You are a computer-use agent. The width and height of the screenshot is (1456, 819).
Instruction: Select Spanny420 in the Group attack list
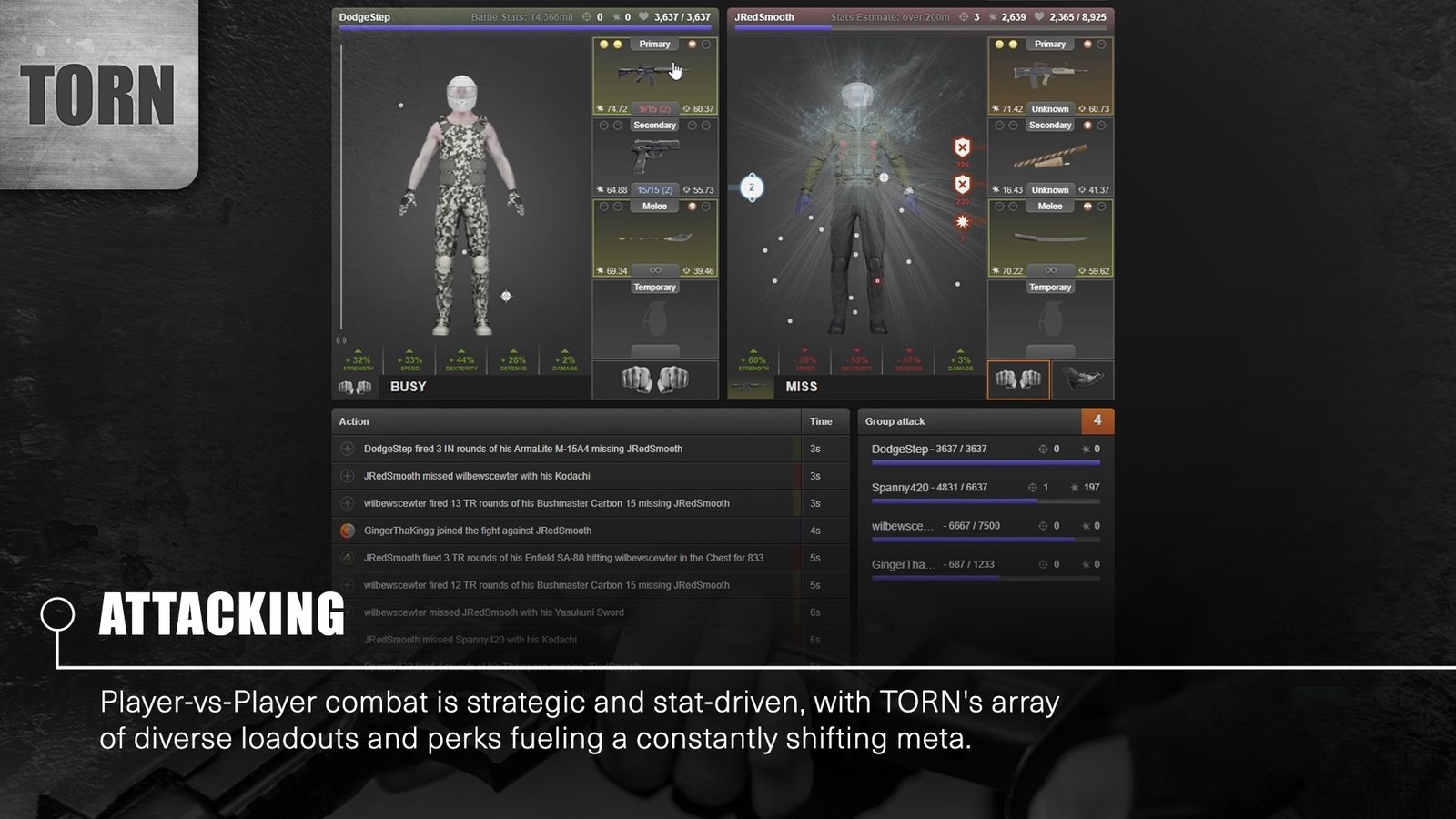pos(928,488)
